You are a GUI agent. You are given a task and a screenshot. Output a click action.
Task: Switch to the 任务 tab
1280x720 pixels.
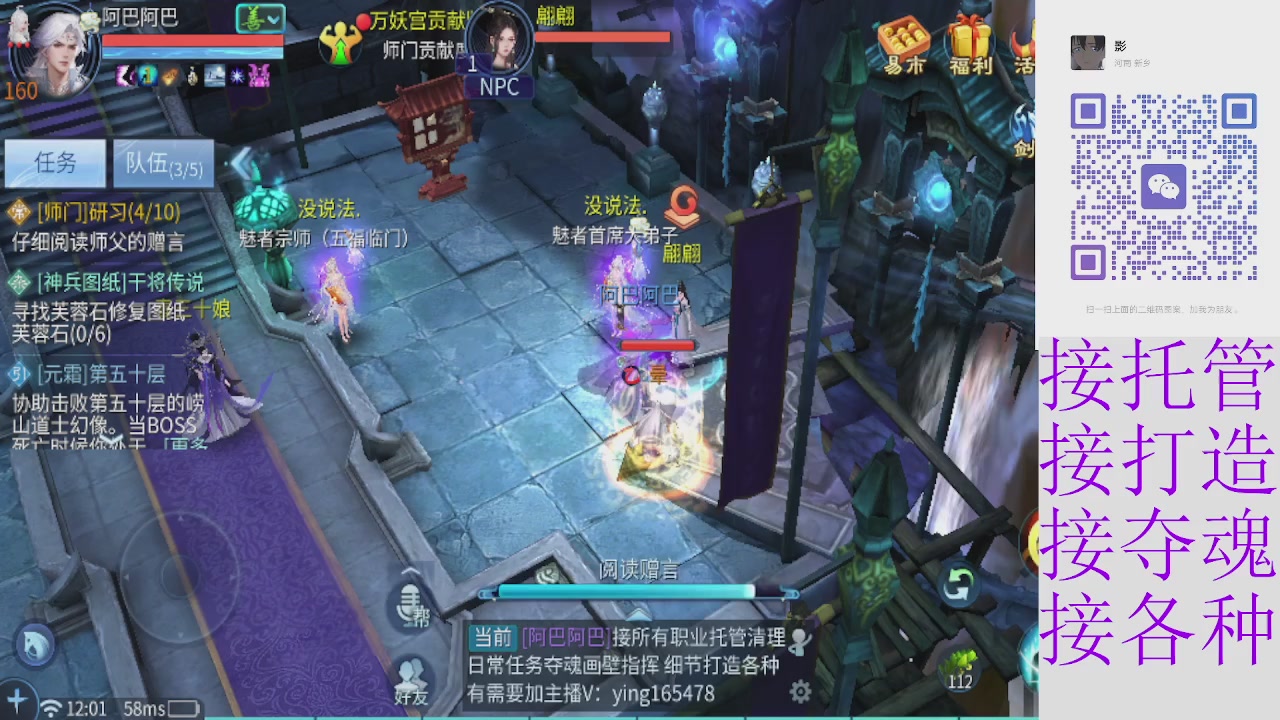[x=55, y=163]
